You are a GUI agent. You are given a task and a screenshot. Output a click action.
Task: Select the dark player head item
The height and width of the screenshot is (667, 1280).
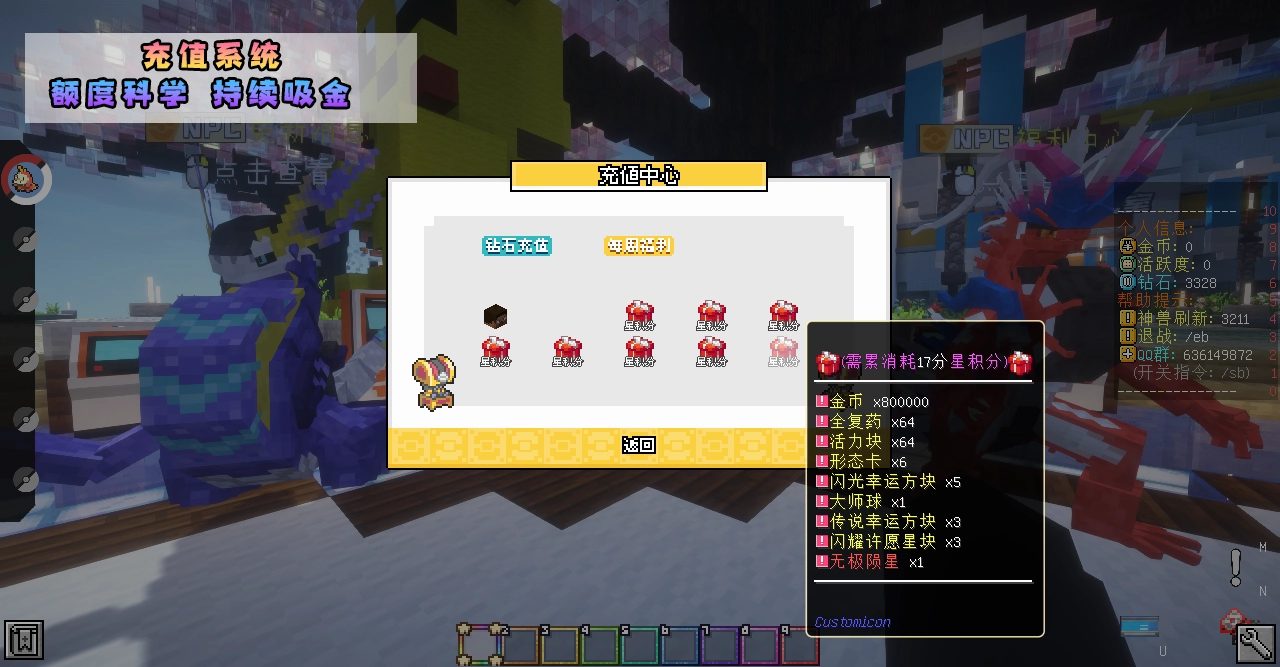496,318
